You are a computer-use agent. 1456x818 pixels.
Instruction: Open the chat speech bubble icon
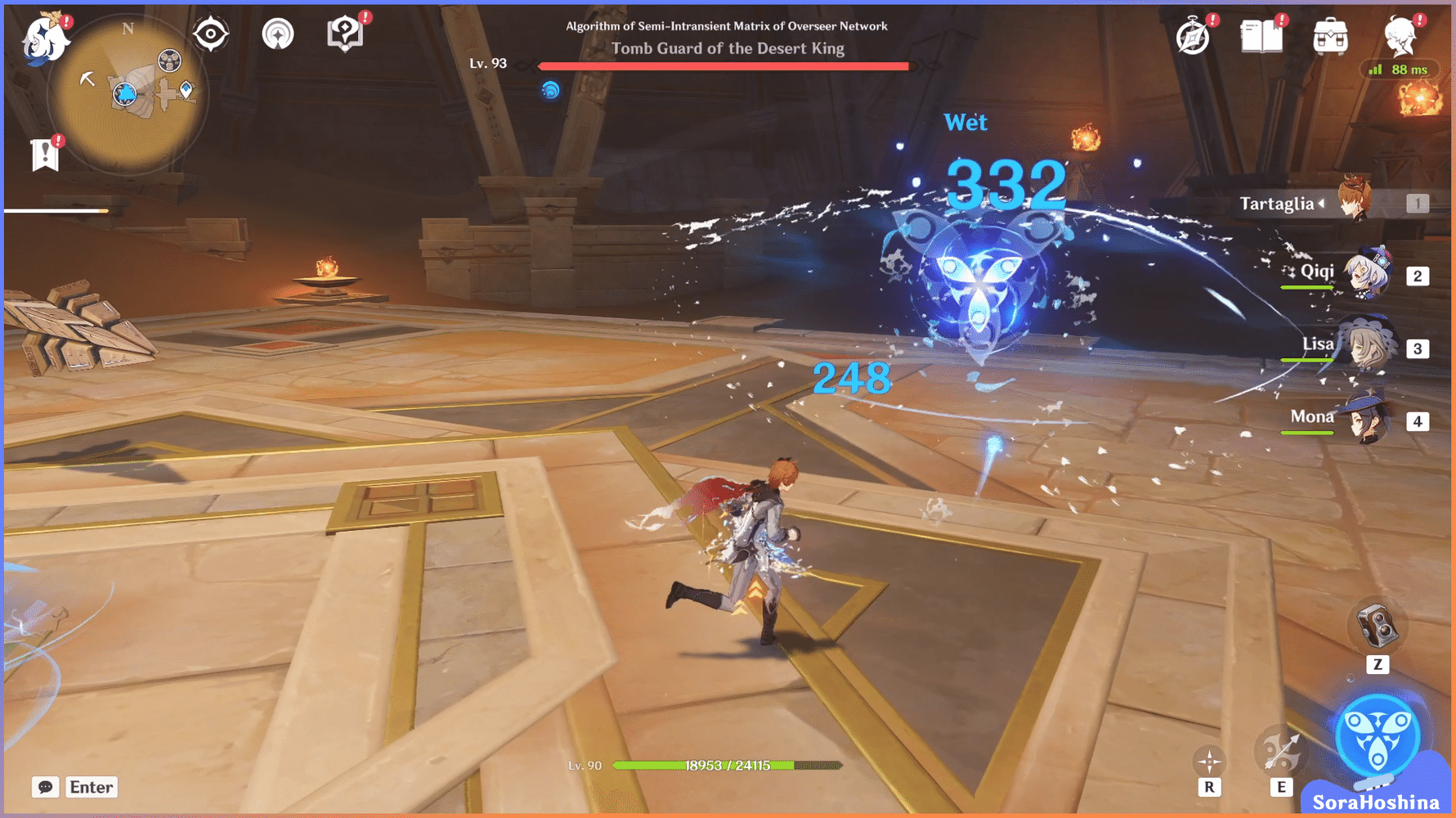(45, 787)
